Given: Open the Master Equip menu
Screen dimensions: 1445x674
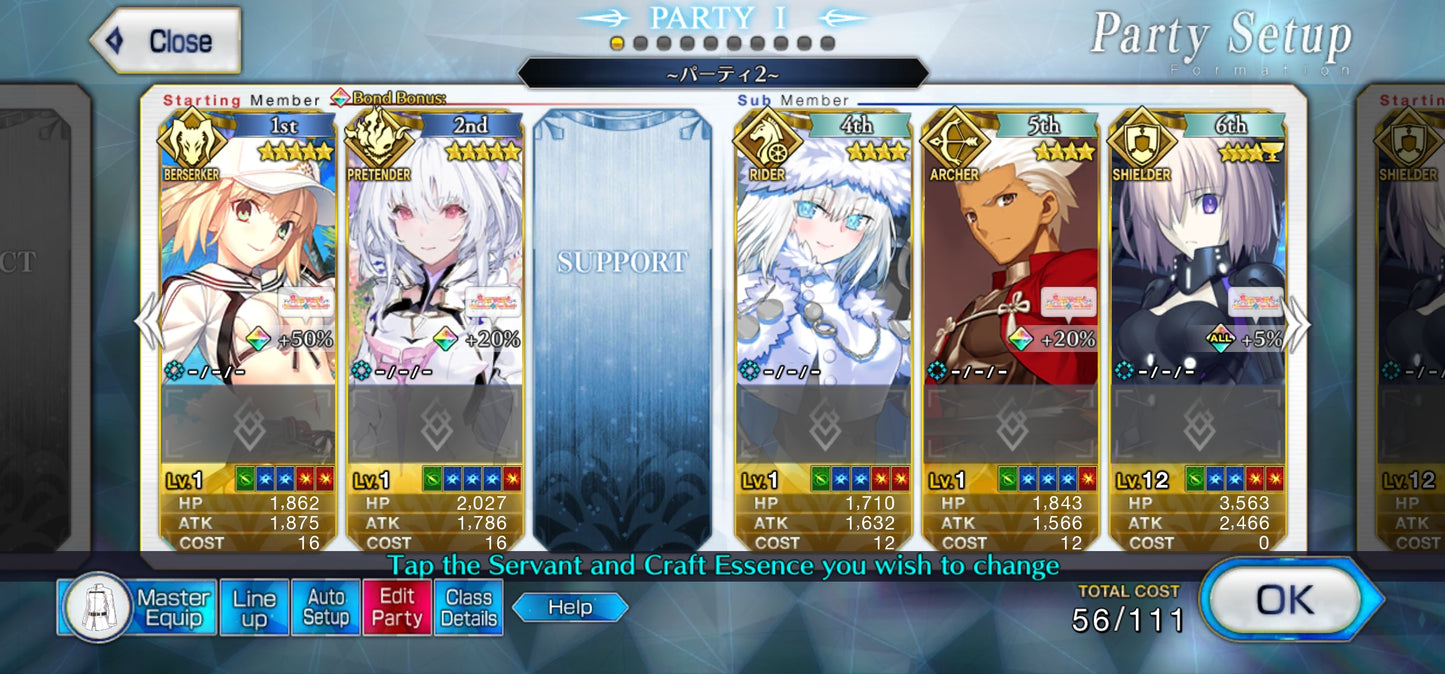Looking at the screenshot, I should click(136, 607).
